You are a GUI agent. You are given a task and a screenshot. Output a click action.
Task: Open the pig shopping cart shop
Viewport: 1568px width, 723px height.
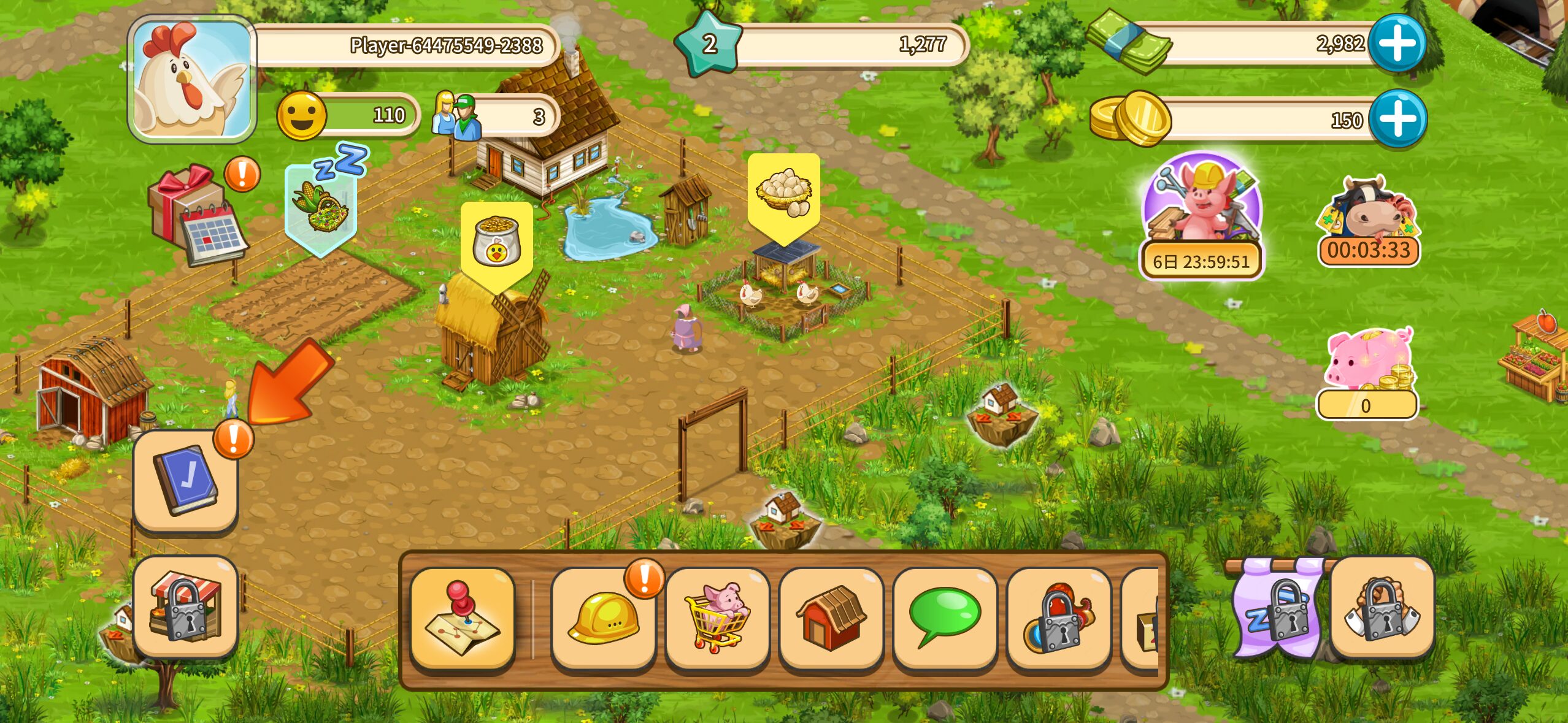[717, 618]
